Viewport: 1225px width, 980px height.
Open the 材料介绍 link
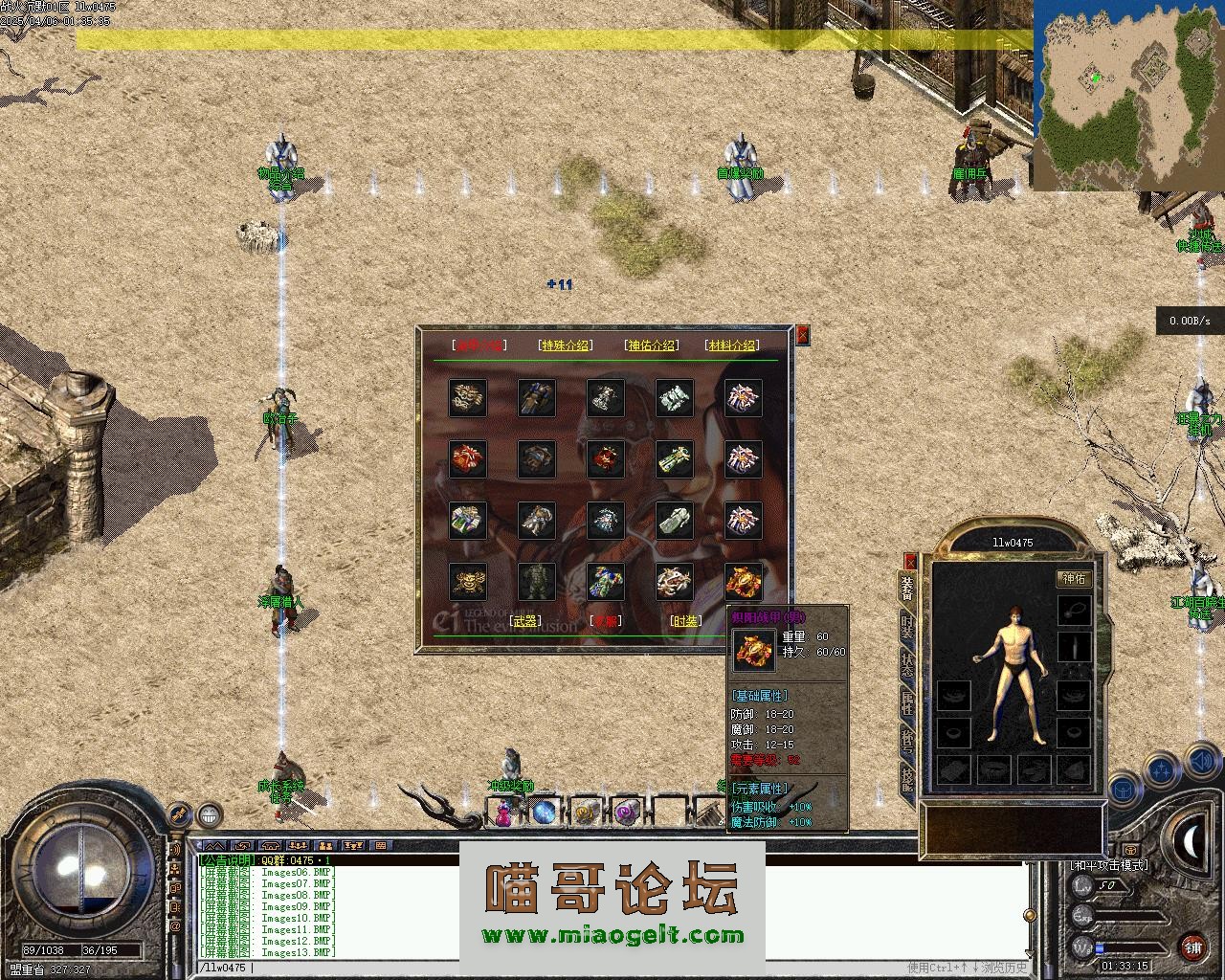[731, 345]
